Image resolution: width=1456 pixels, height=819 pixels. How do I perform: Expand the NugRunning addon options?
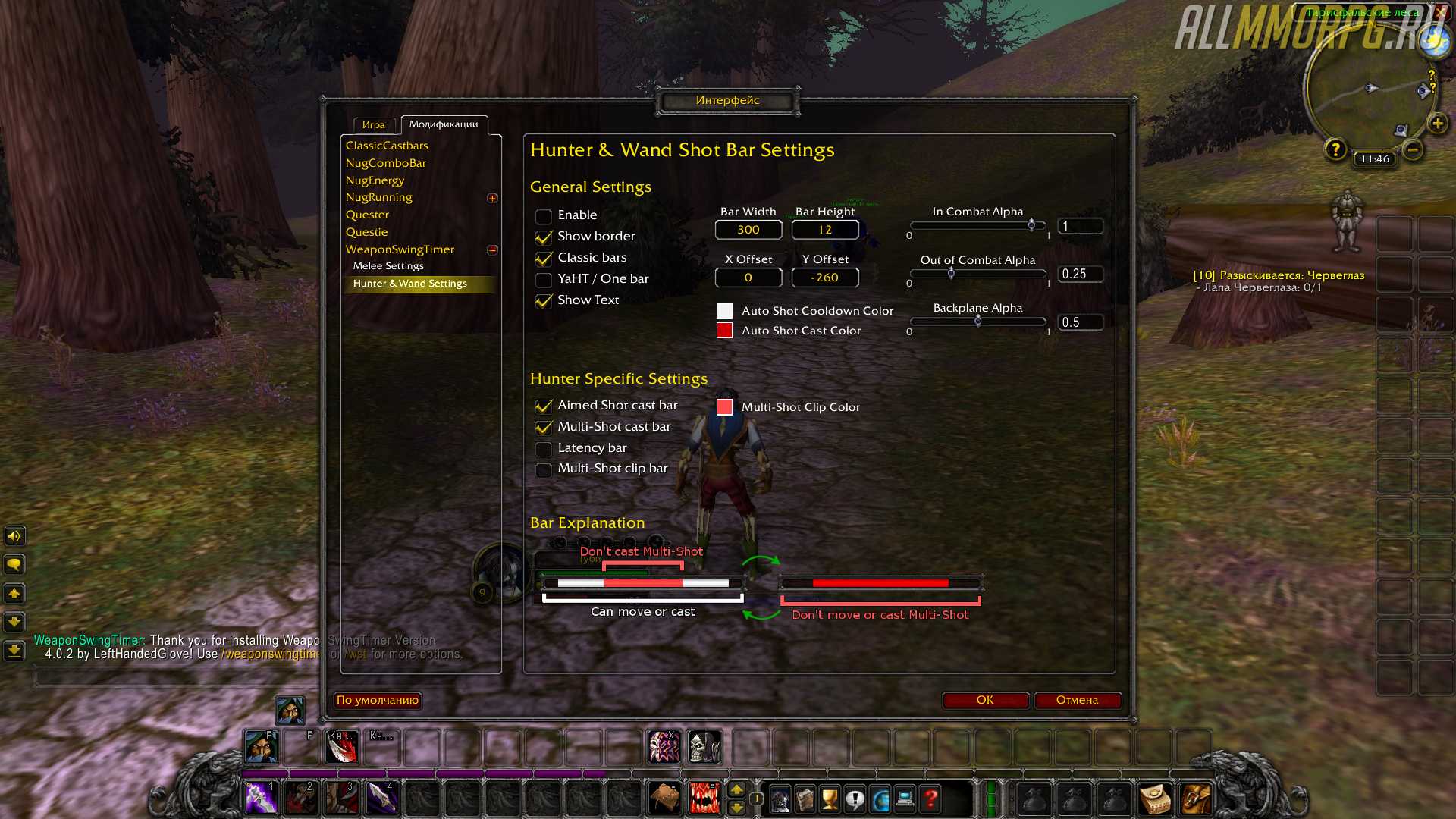tap(493, 197)
